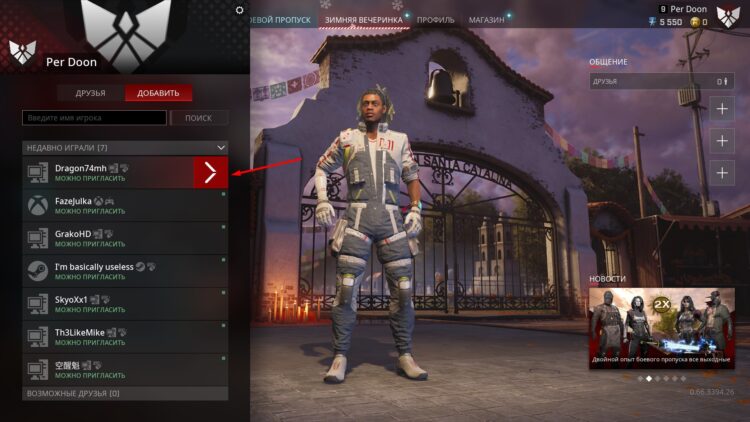
Task: Open the ЗИМНЯЯ ВЕЧЕРИНКА tab
Action: click(363, 19)
